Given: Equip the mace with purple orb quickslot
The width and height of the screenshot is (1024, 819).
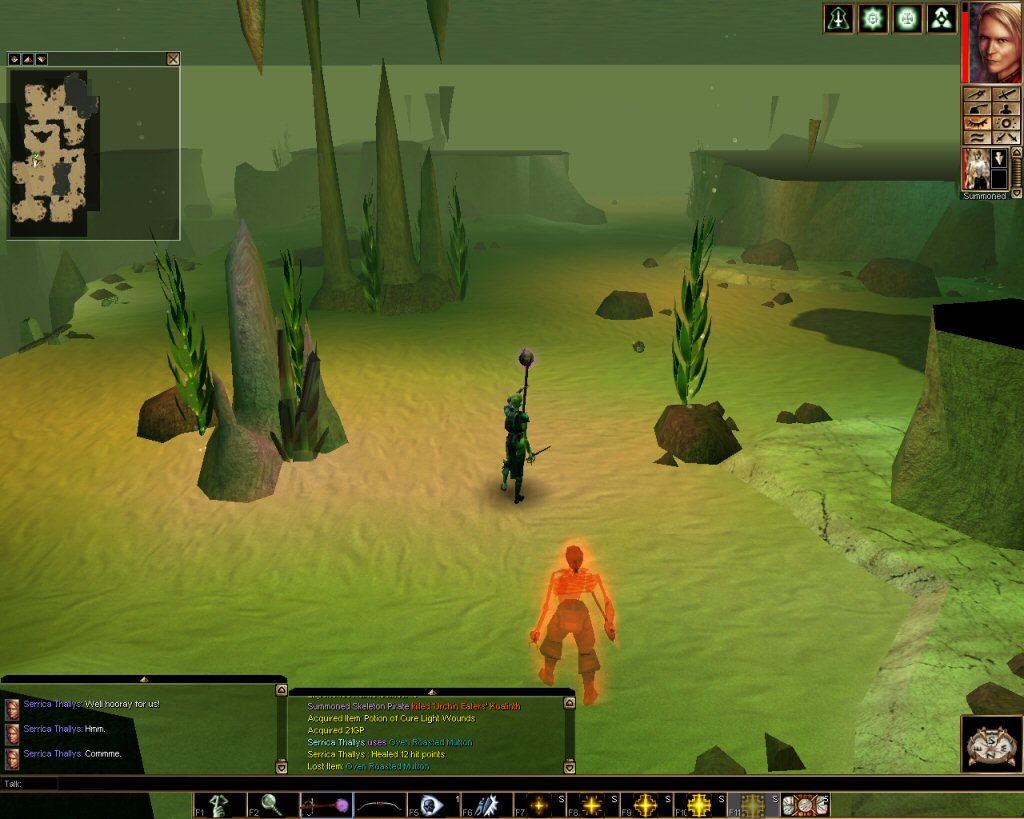Looking at the screenshot, I should 326,804.
